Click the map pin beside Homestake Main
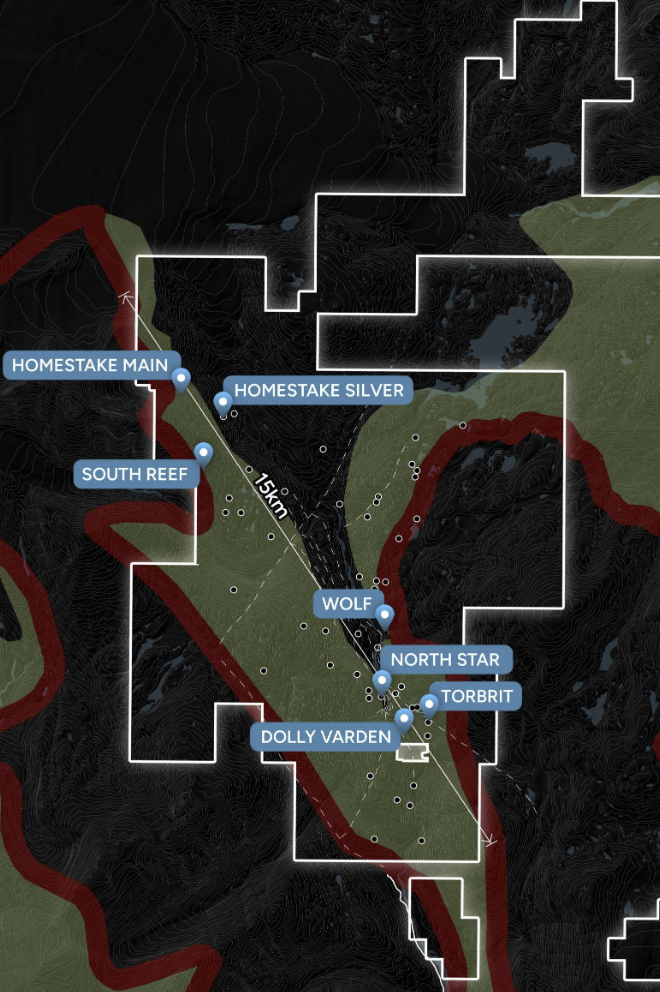660x992 pixels. pos(181,377)
